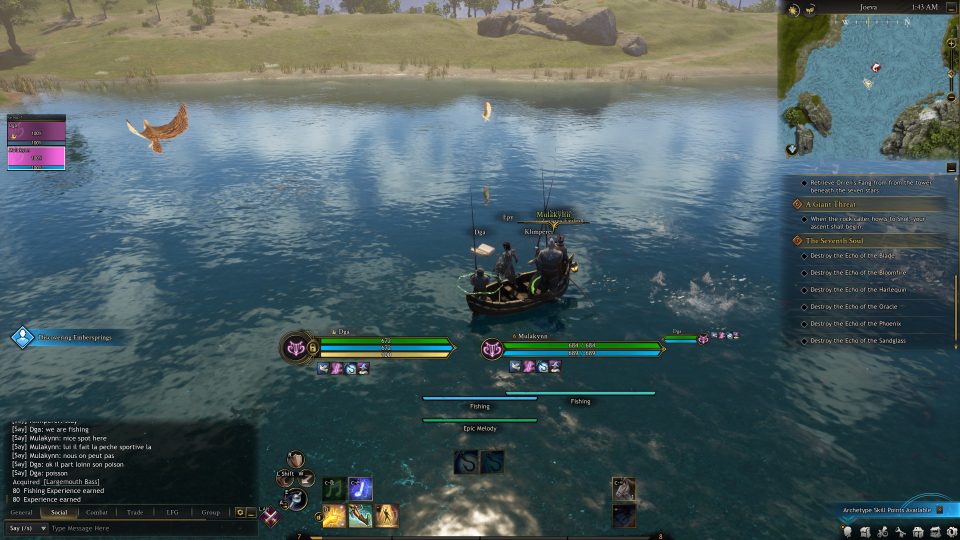
Task: Dismiss the Archetype Skill Points notification
Action: 939,510
